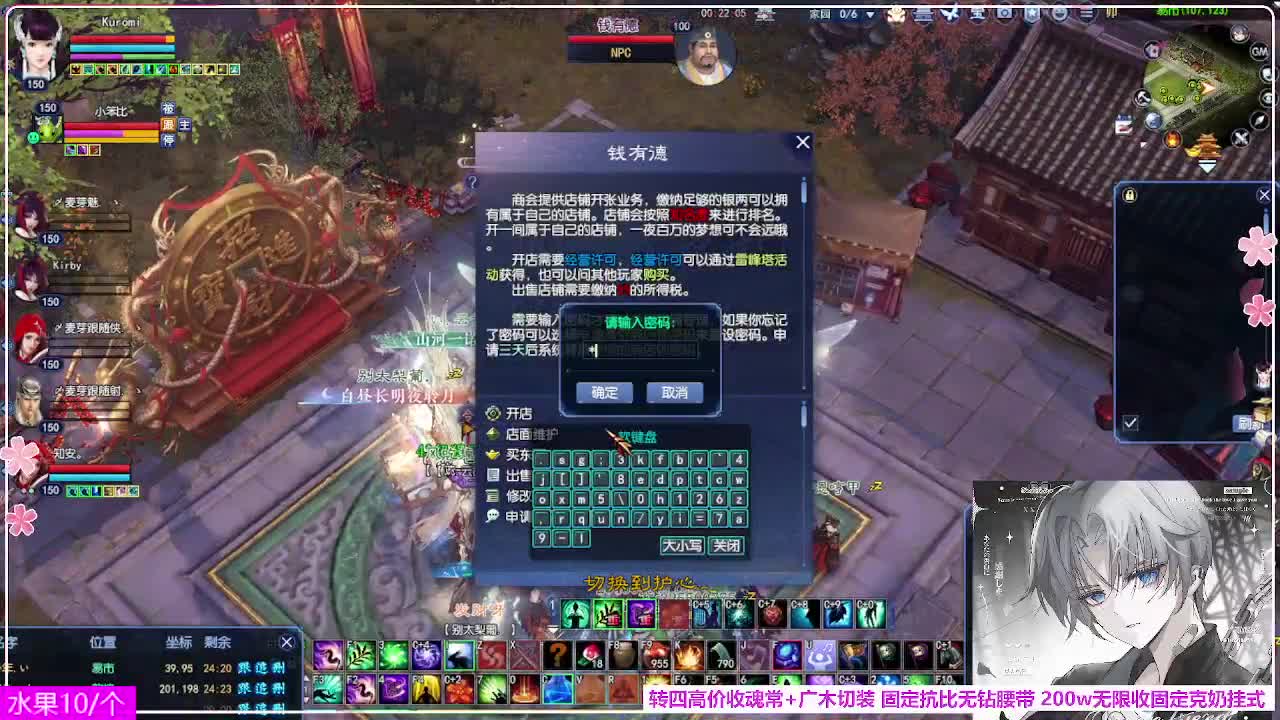1280x720 pixels.
Task: Expand the triangle arrow below the minimap
Action: click(x=1207, y=166)
